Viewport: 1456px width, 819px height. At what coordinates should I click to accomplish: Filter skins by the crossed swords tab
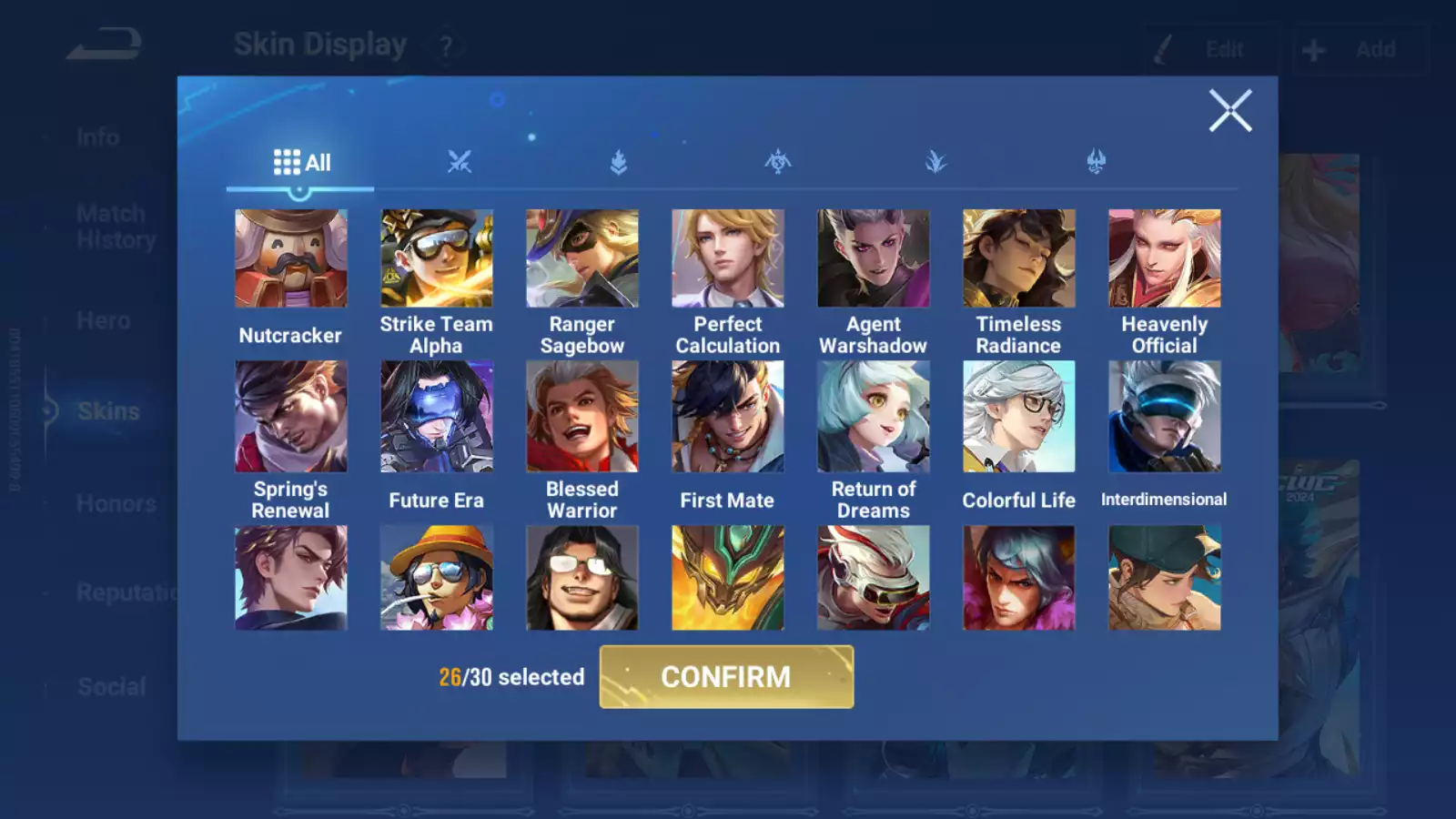460,163
